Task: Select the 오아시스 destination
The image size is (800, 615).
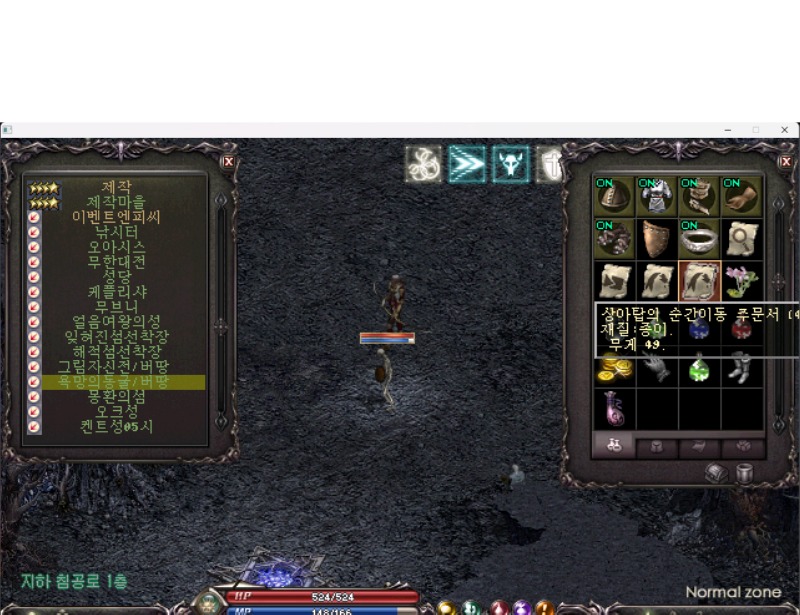Action: coord(116,247)
